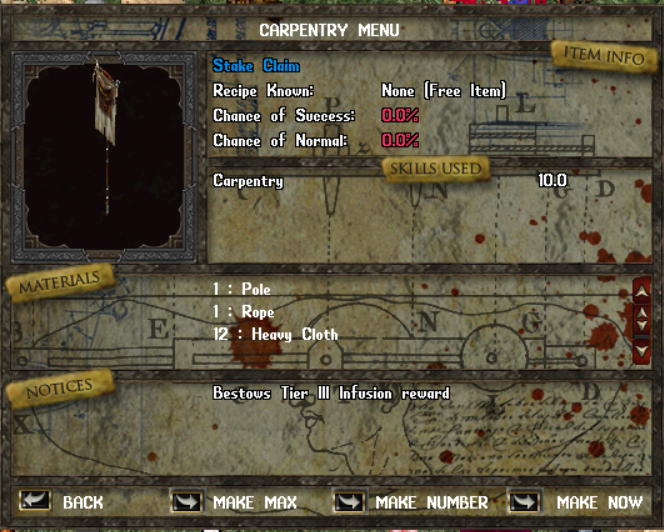Craft the item with Make Now

[525, 501]
